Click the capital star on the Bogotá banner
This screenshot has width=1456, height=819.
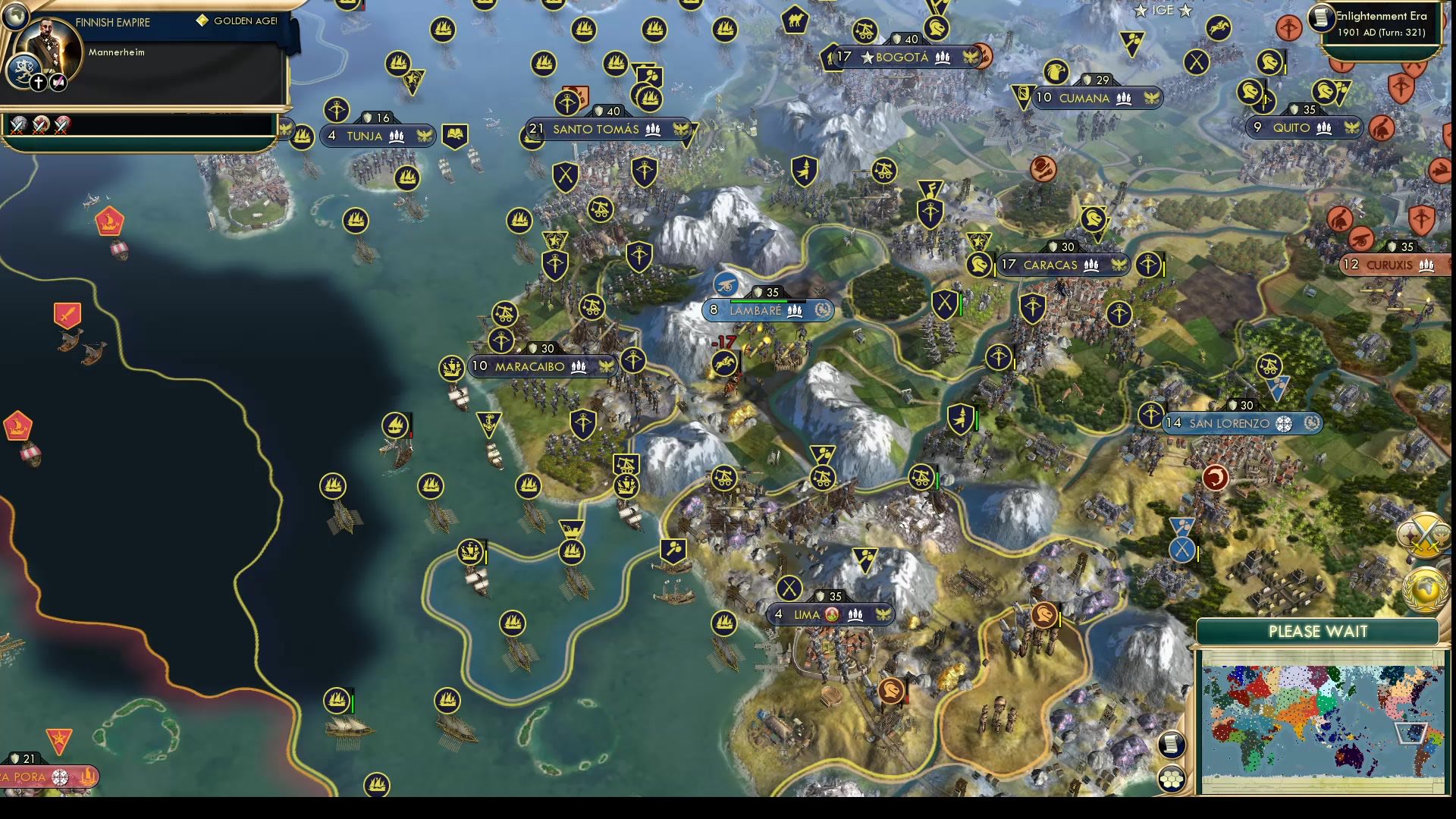pos(866,56)
